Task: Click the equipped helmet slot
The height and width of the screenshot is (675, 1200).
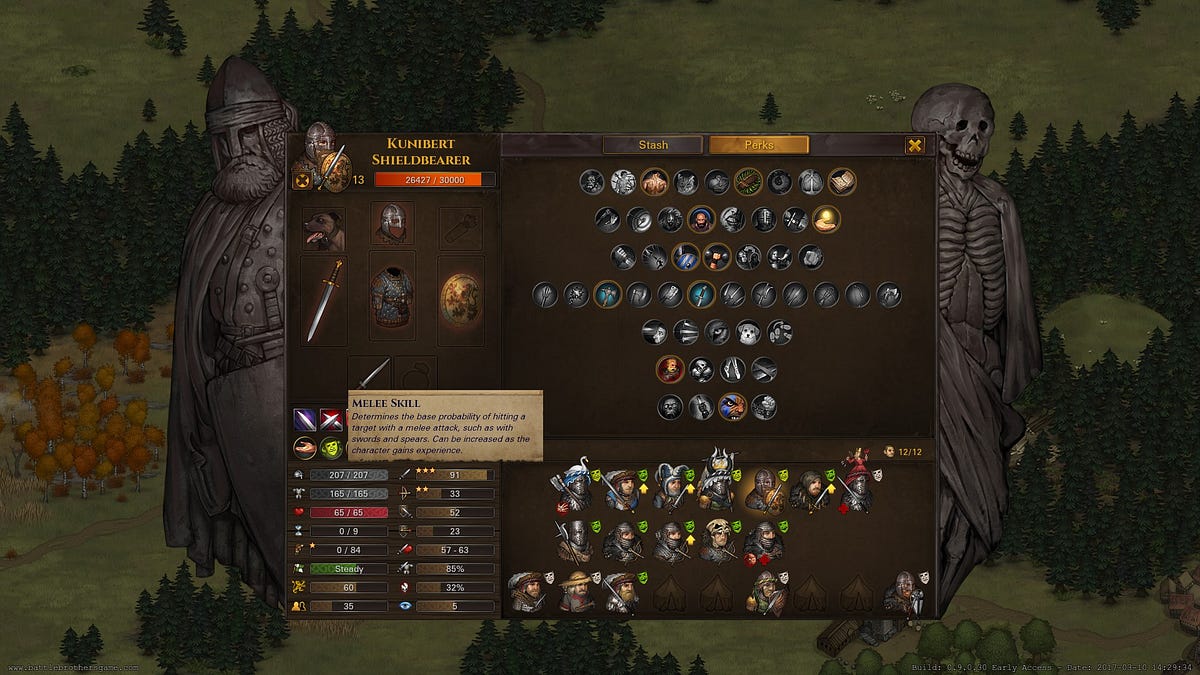Action: pyautogui.click(x=392, y=224)
